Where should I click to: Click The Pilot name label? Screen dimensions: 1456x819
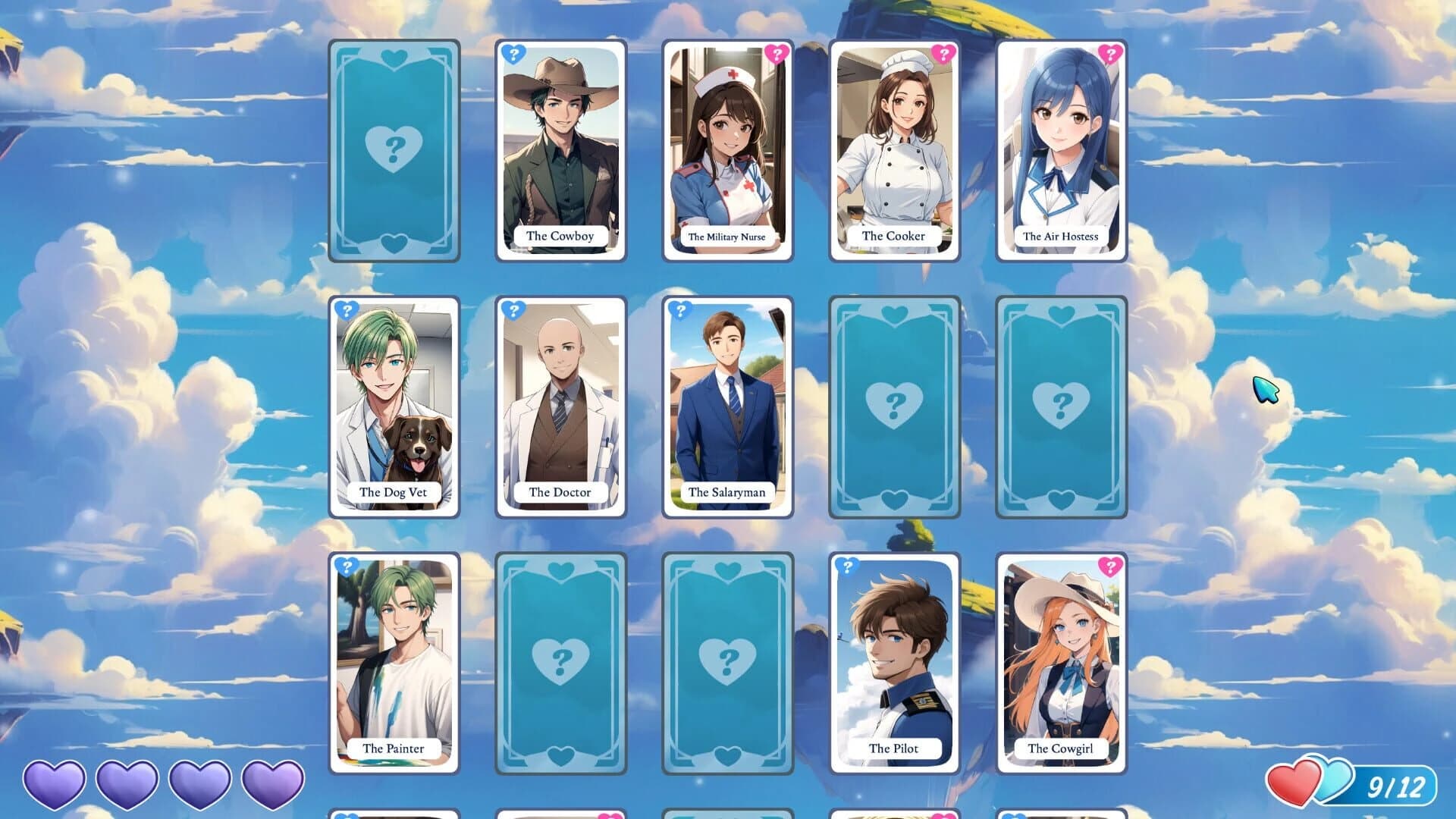click(x=895, y=748)
